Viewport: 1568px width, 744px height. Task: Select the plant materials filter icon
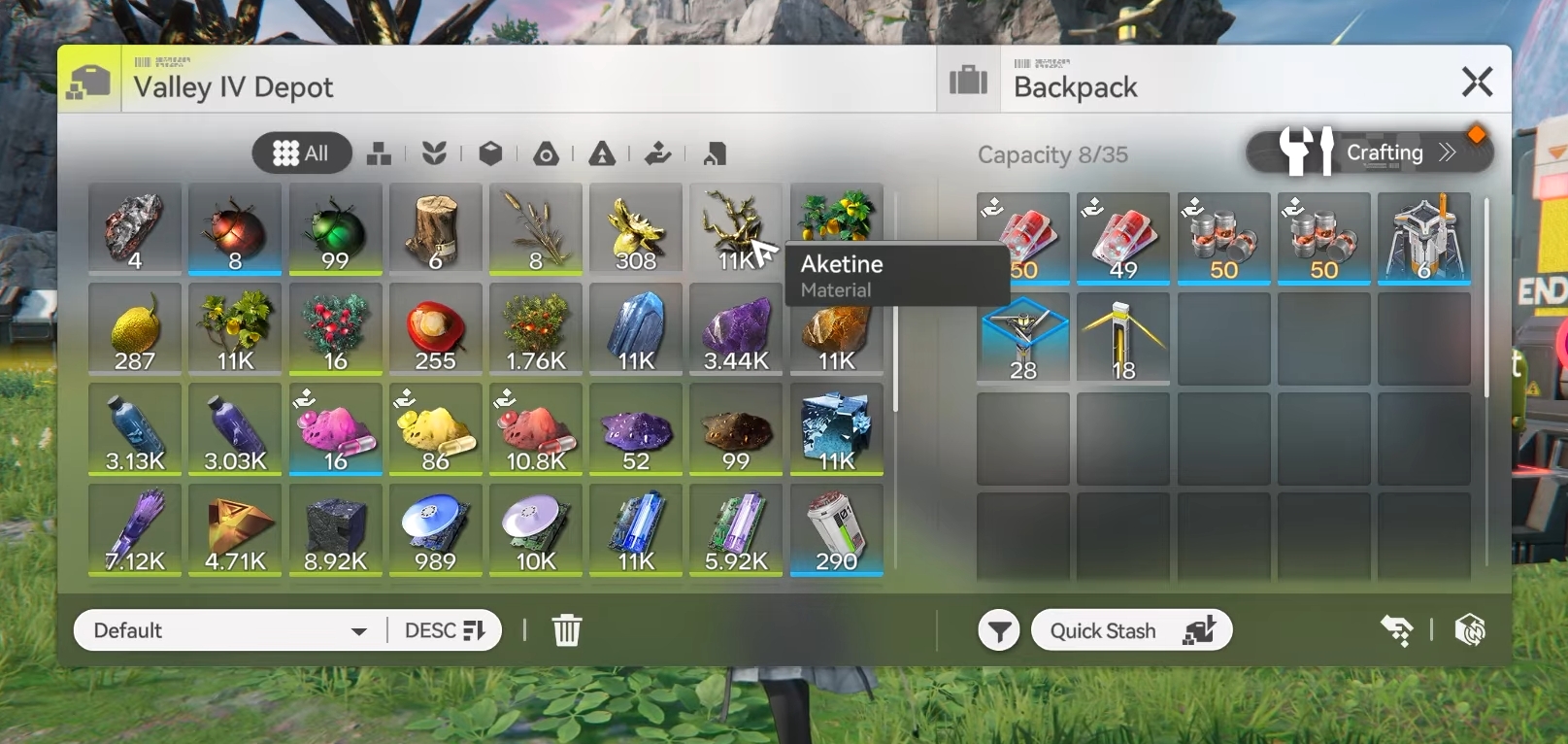tap(436, 152)
